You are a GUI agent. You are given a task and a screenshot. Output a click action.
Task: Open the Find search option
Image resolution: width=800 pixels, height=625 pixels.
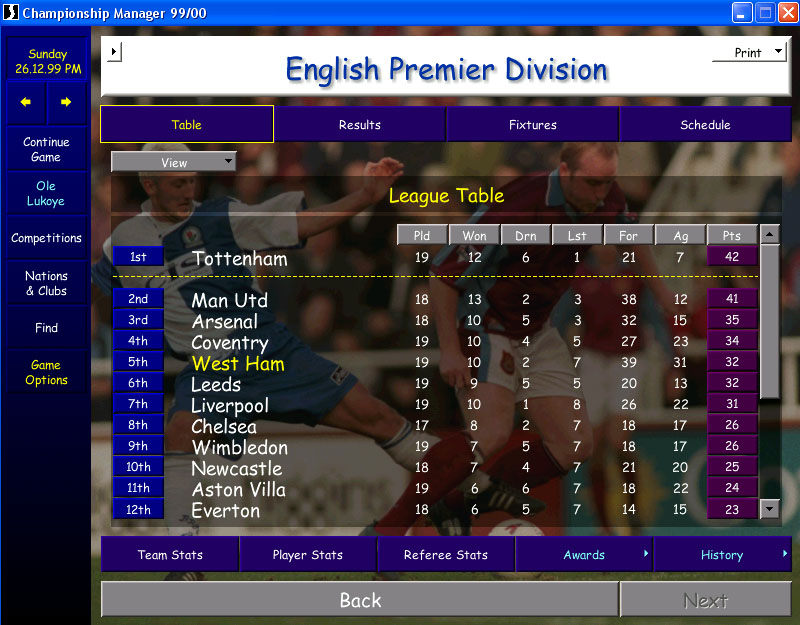(46, 328)
